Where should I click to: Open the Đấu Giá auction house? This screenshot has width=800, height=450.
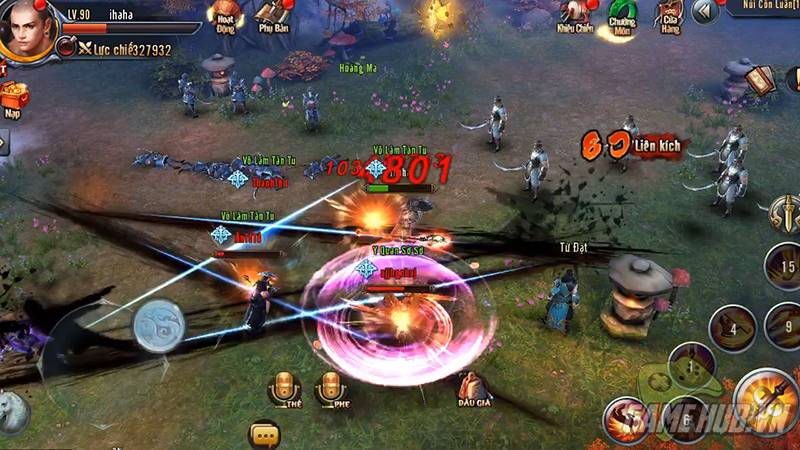point(473,388)
